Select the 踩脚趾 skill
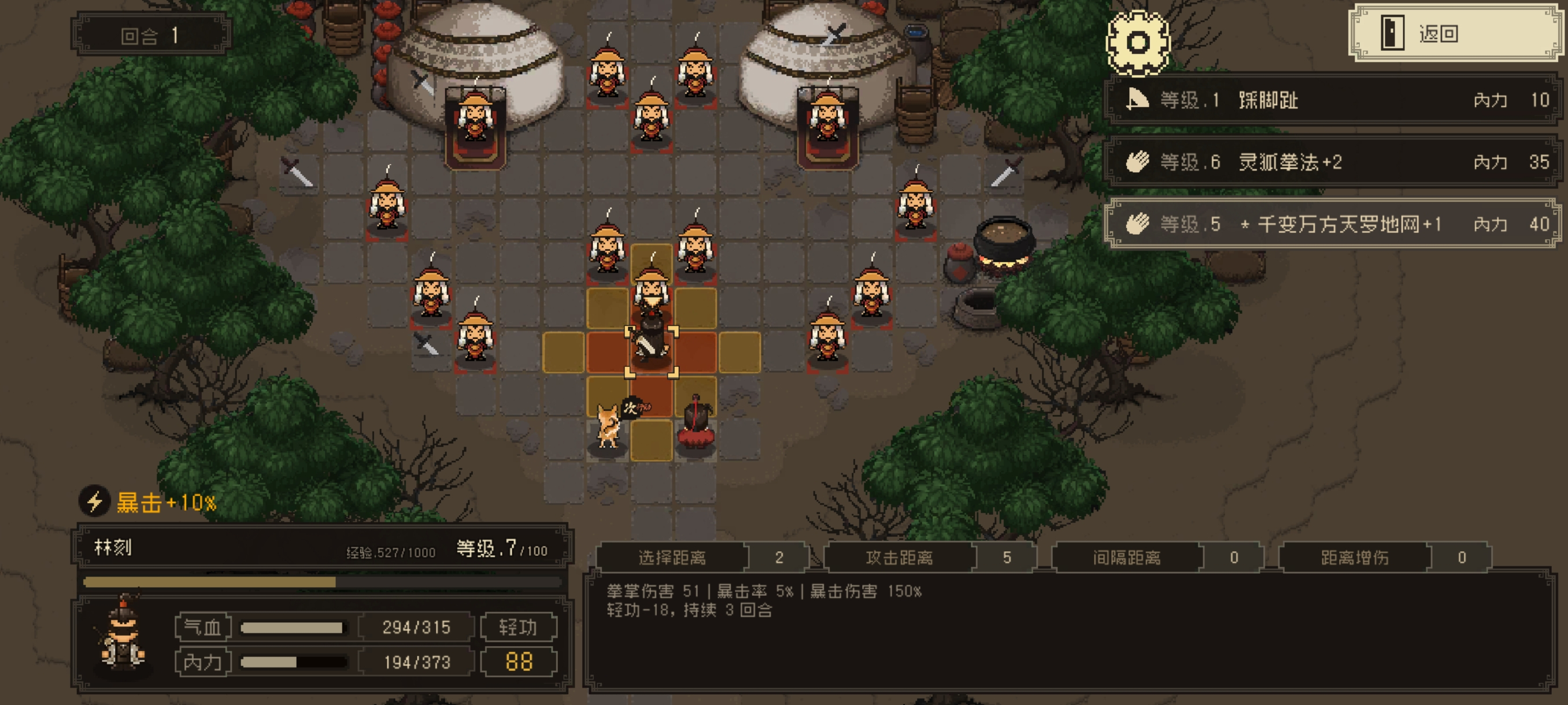 pos(1332,100)
